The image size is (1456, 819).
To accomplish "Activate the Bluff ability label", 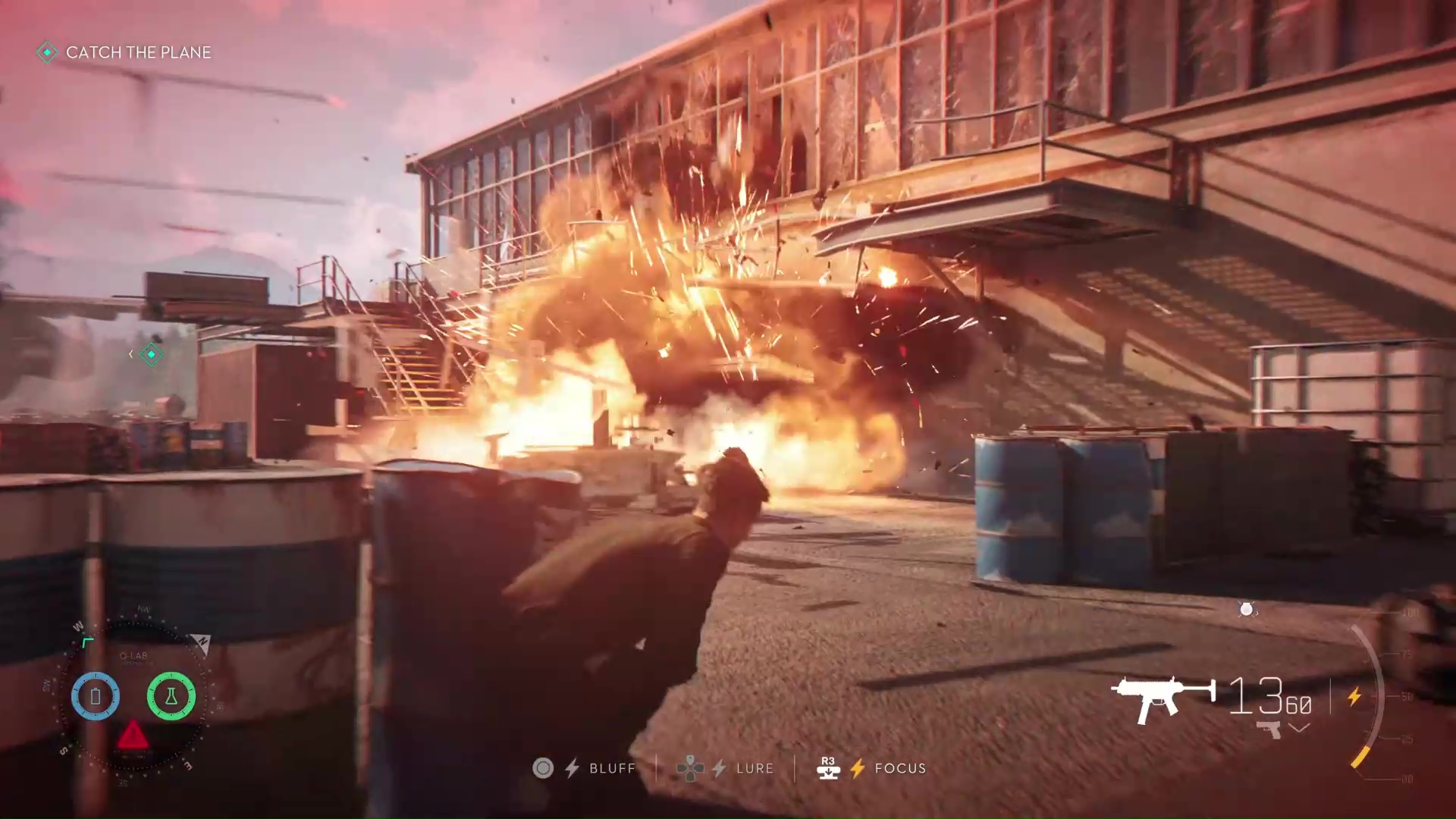I will tap(612, 769).
